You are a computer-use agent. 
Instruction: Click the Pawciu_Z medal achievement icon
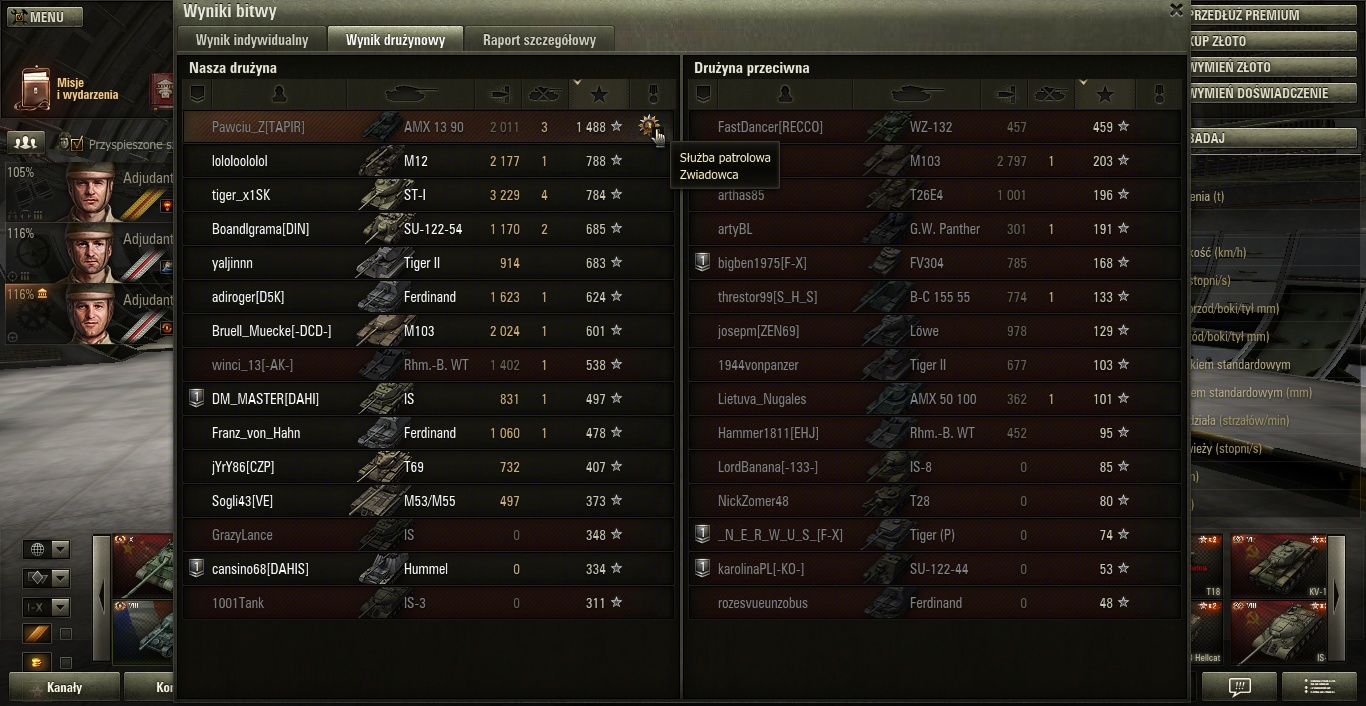pyautogui.click(x=649, y=126)
